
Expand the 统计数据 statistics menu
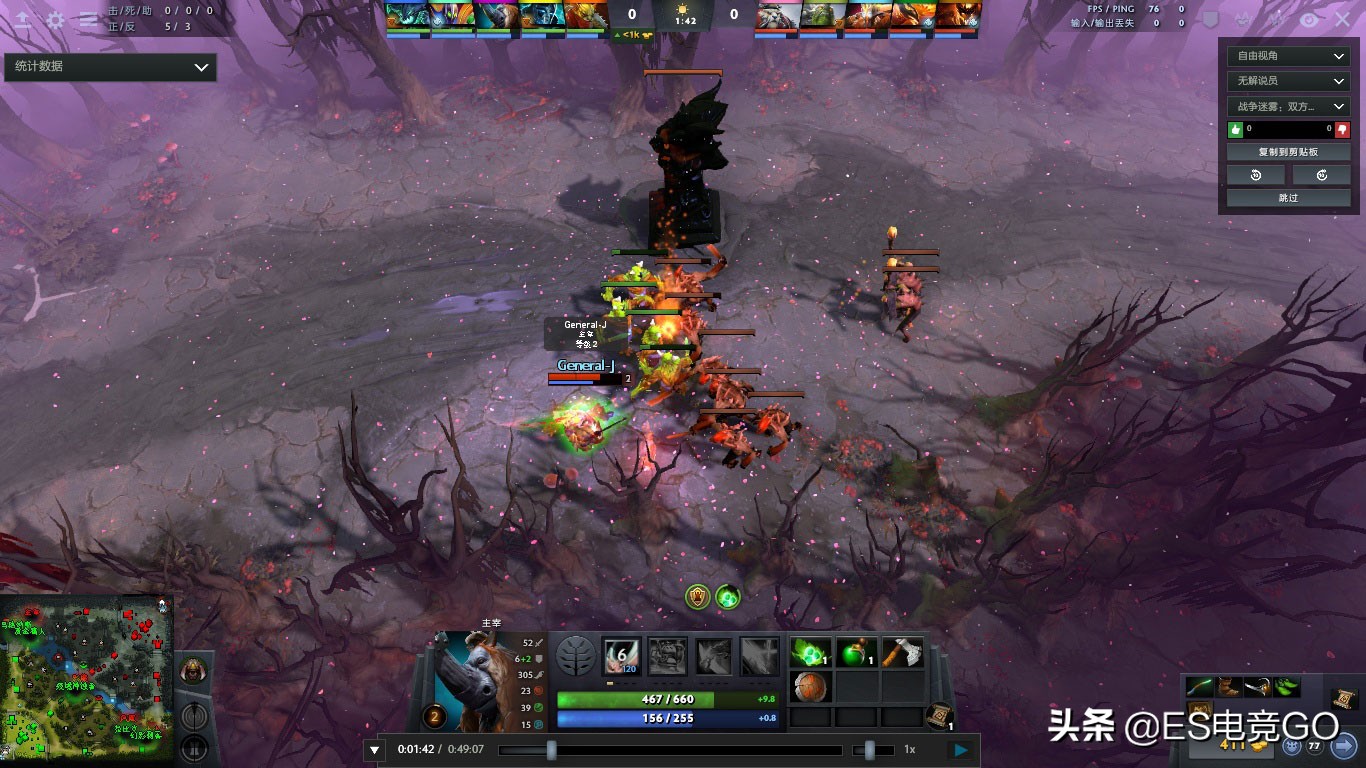click(x=110, y=66)
